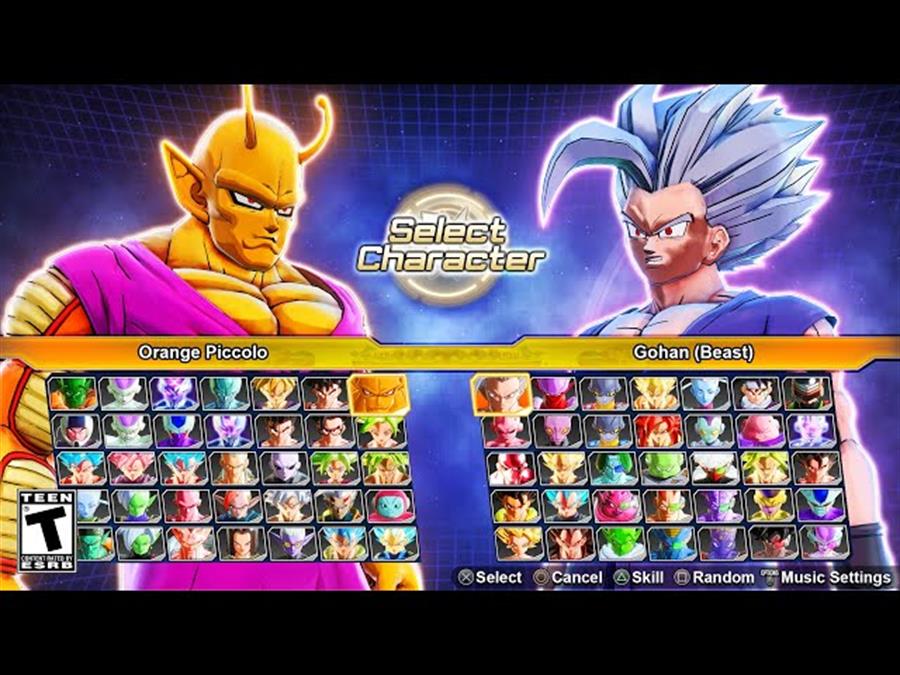
Task: Choose Bardock with the red headband
Action: coord(759,542)
